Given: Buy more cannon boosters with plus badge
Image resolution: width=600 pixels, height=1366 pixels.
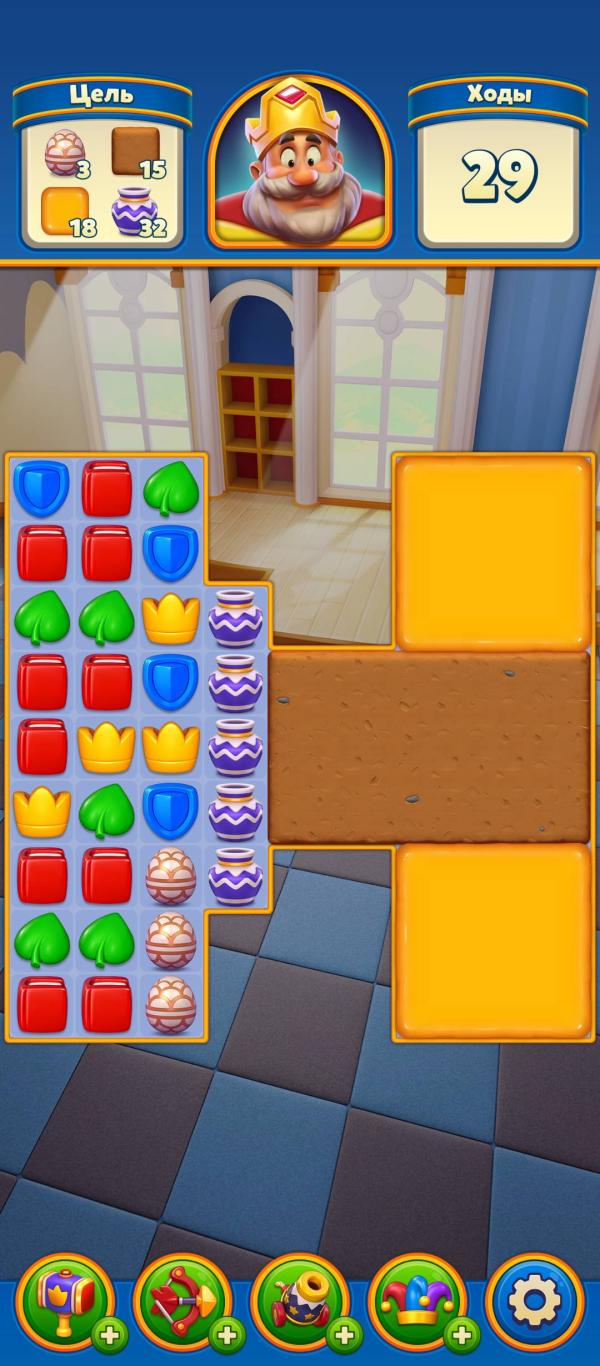Looking at the screenshot, I should click(x=344, y=1334).
